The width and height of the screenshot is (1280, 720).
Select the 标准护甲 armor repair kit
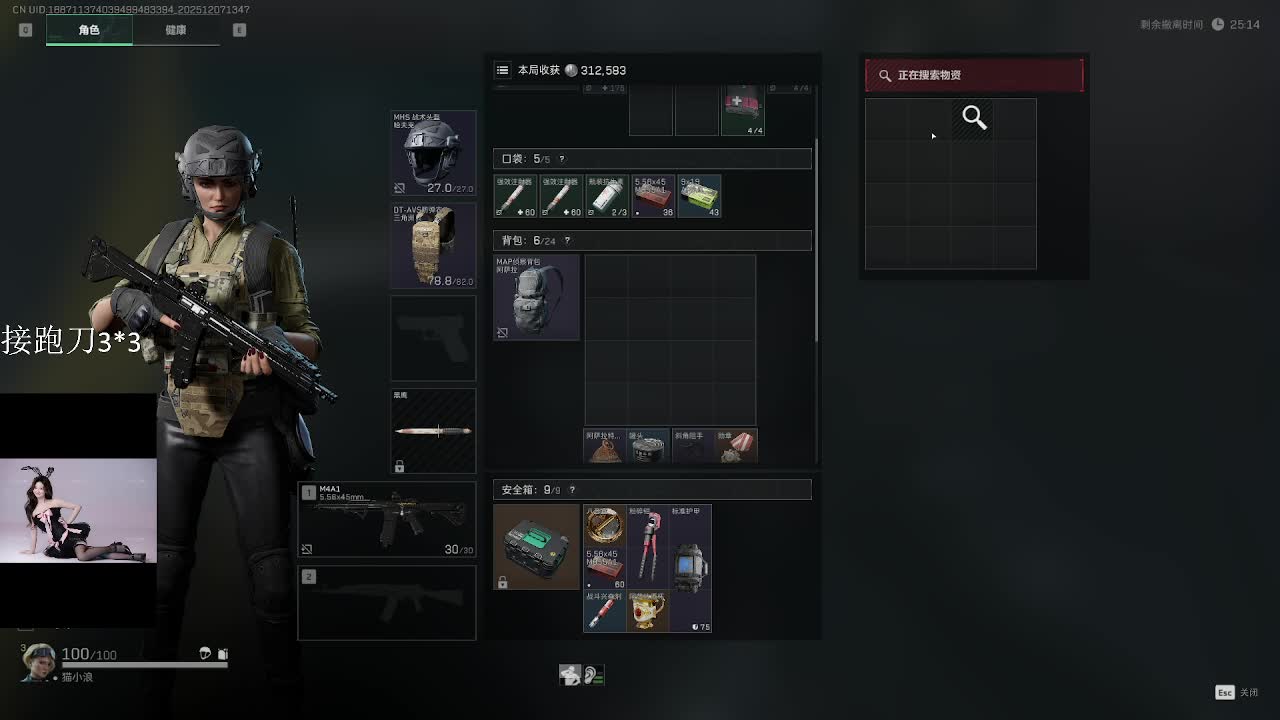pyautogui.click(x=690, y=567)
